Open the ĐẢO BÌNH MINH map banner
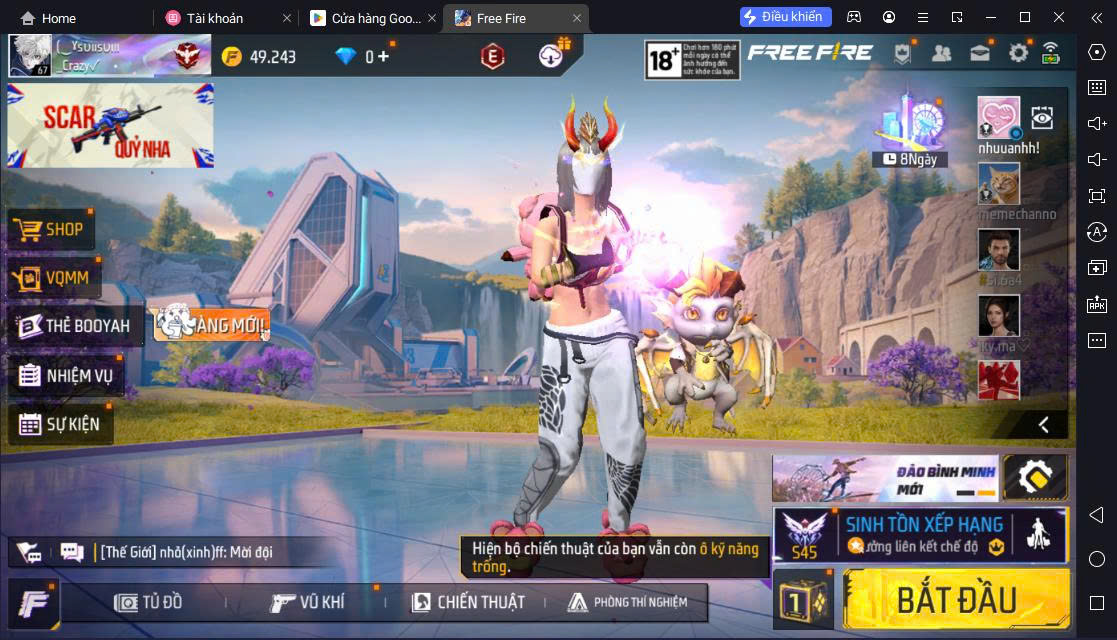This screenshot has height=640, width=1117. click(x=885, y=479)
